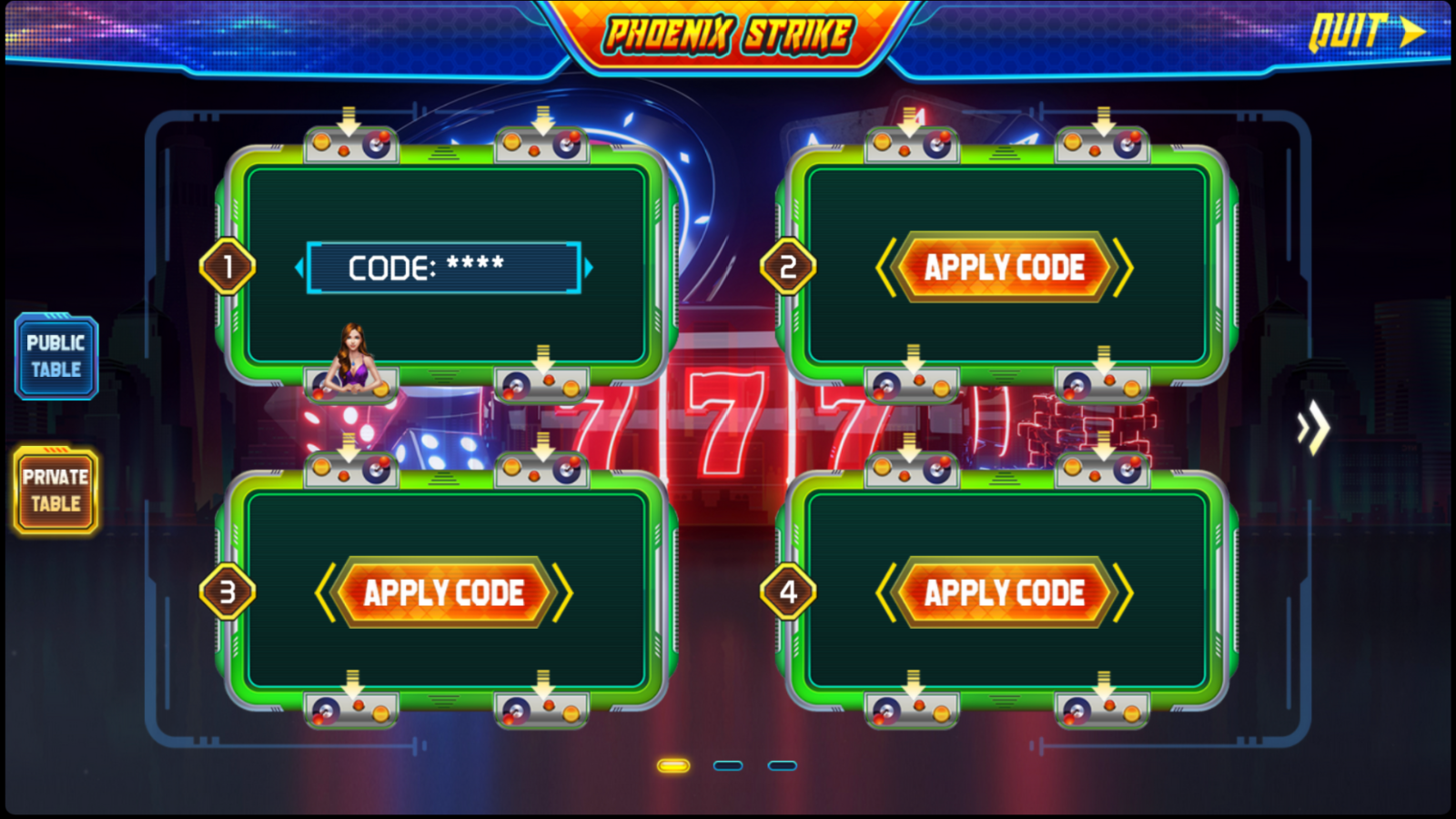Viewport: 1456px width, 819px height.
Task: Click the CODE input field on table 1
Action: click(446, 267)
